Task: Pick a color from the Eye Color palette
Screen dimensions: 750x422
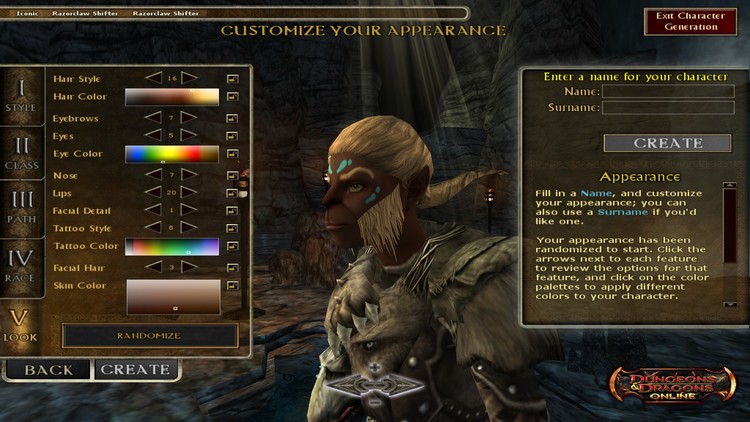Action: (x=172, y=154)
